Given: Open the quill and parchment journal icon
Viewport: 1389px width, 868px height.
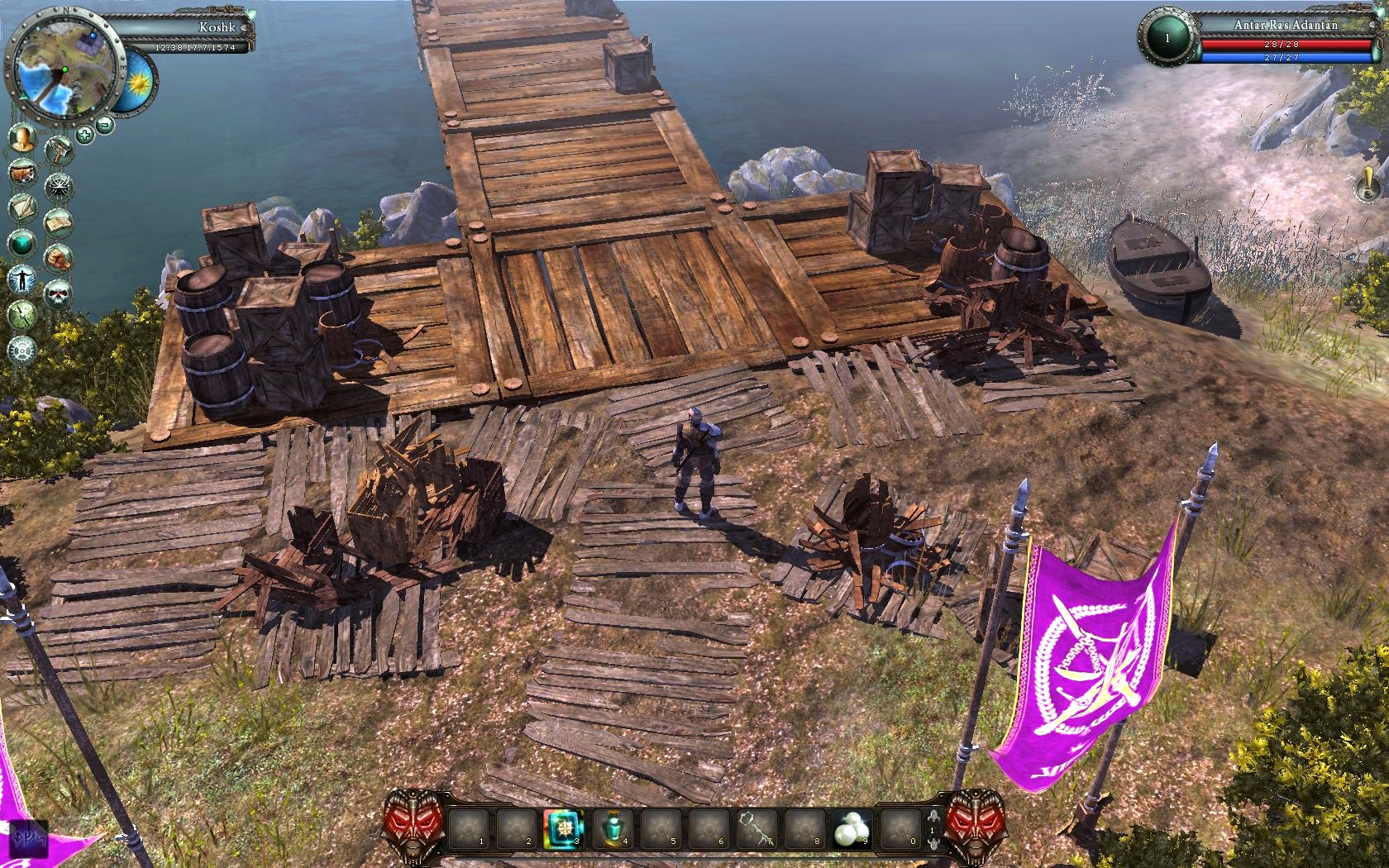Looking at the screenshot, I should pos(22,207).
